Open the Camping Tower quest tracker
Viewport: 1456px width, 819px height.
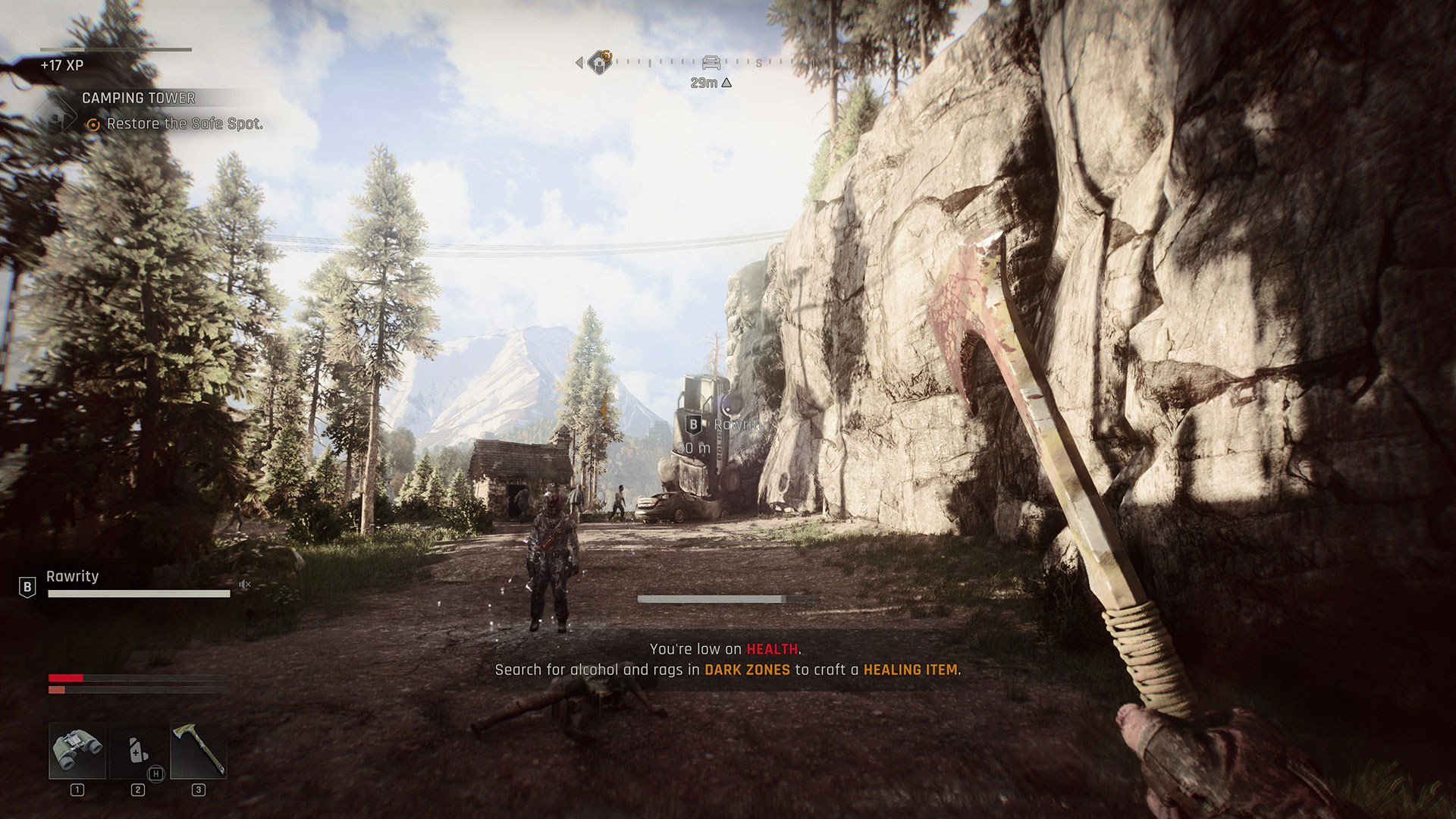tap(139, 98)
